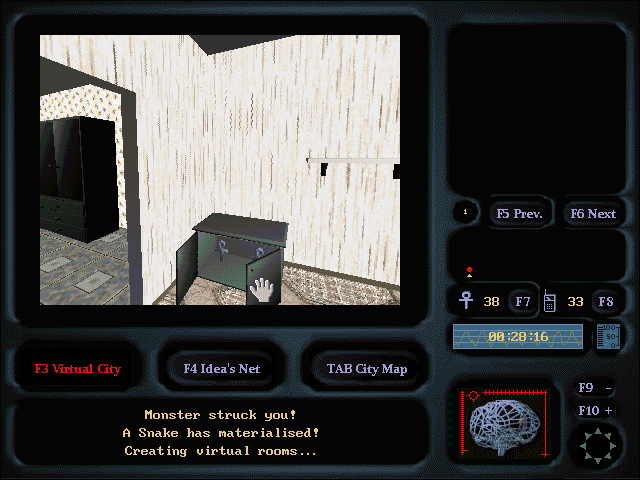This screenshot has width=640, height=480.
Task: Select the wireframe brain display
Action: tap(511, 424)
